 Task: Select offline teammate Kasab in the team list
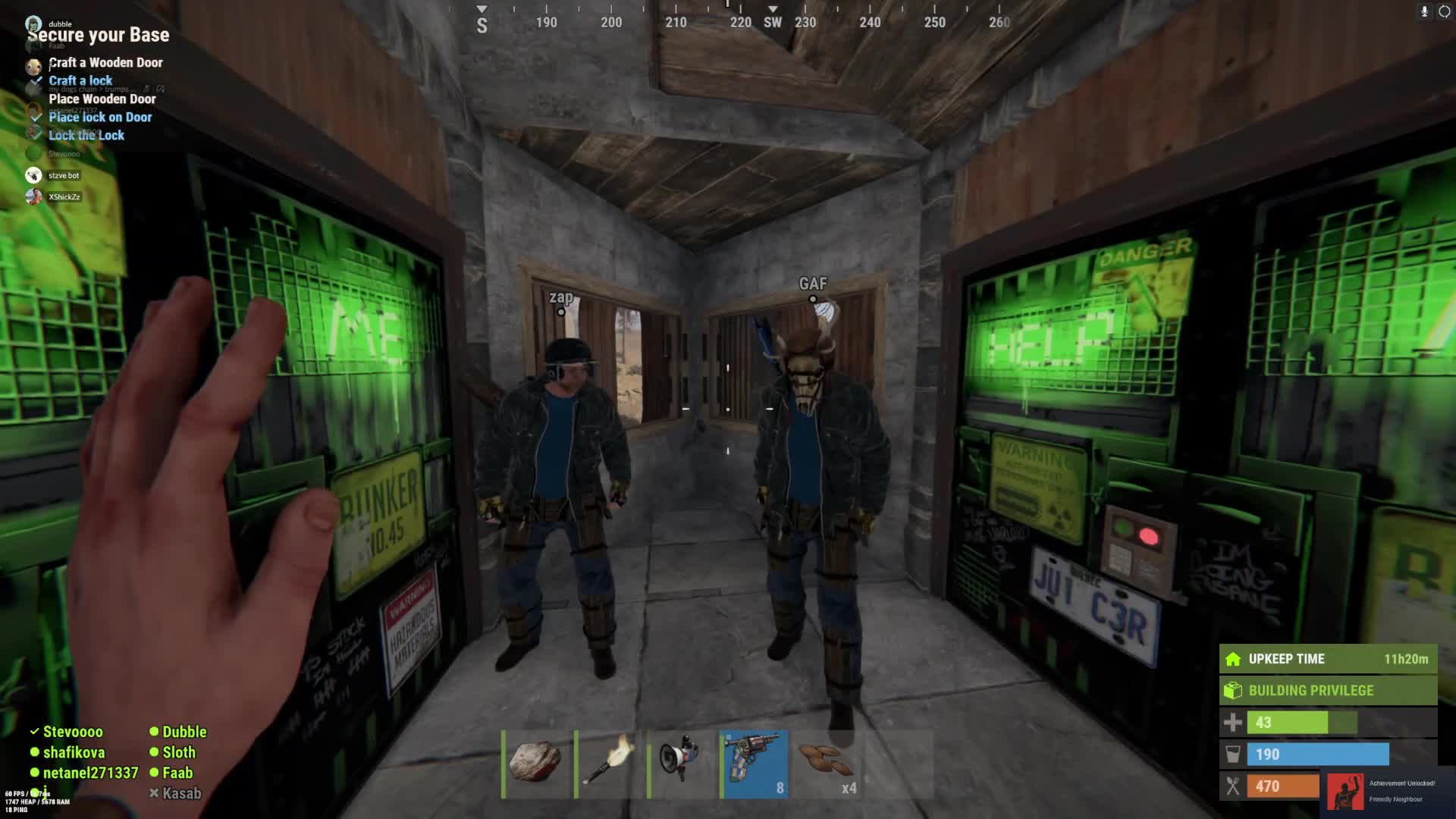point(182,793)
